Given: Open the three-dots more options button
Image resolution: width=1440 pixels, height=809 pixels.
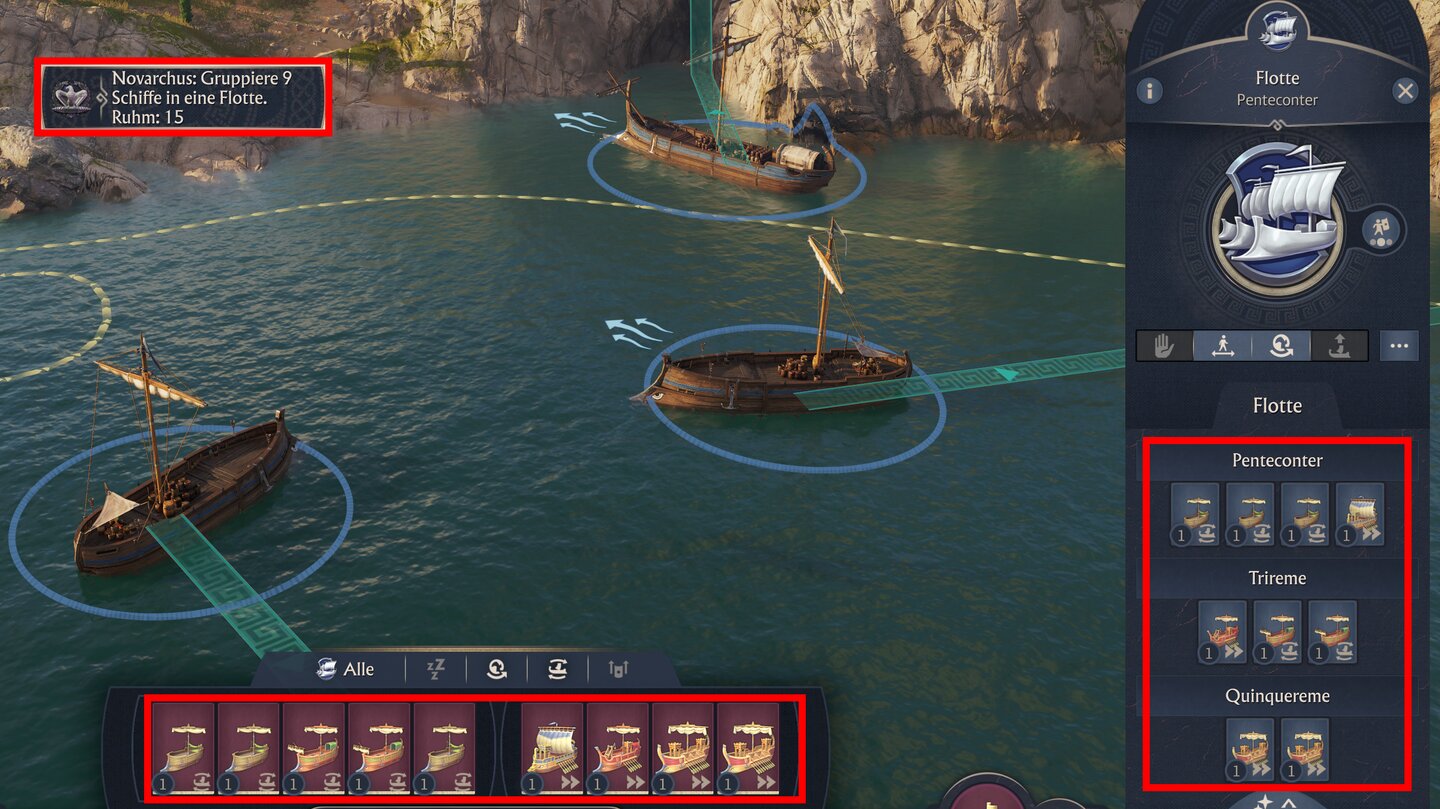Looking at the screenshot, I should 1398,346.
